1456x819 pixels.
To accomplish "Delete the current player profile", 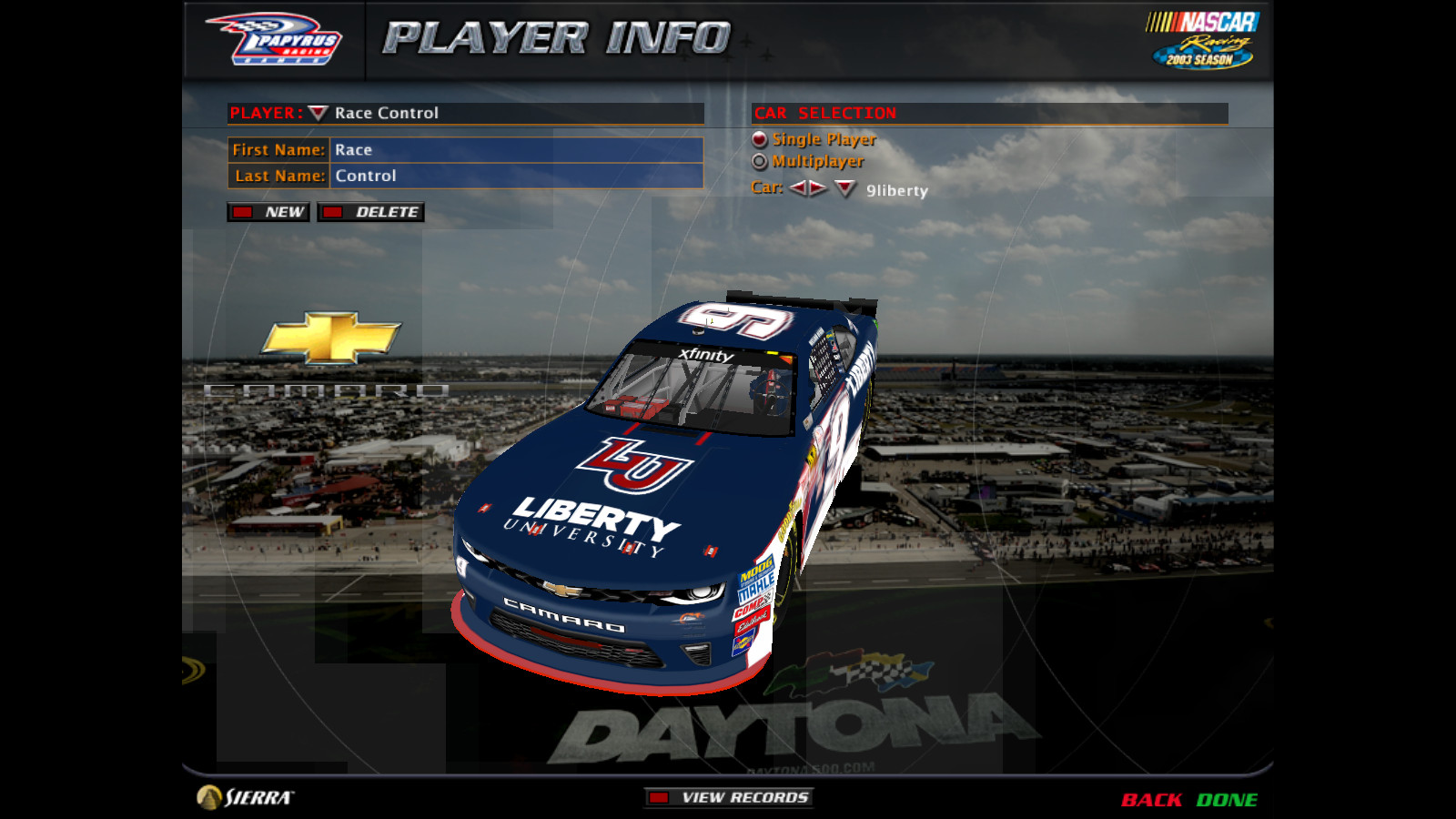I will click(371, 212).
